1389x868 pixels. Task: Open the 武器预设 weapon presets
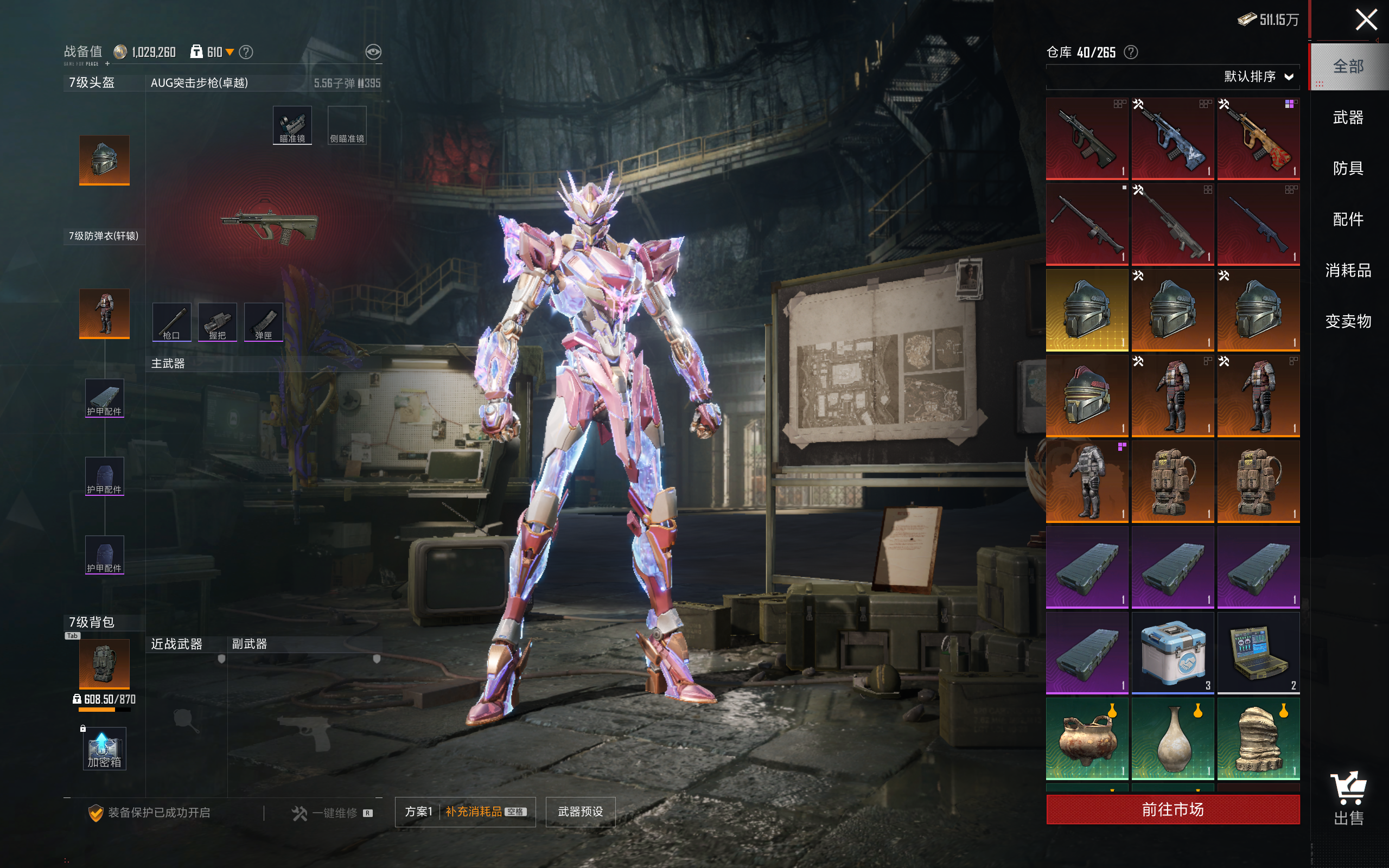click(579, 811)
